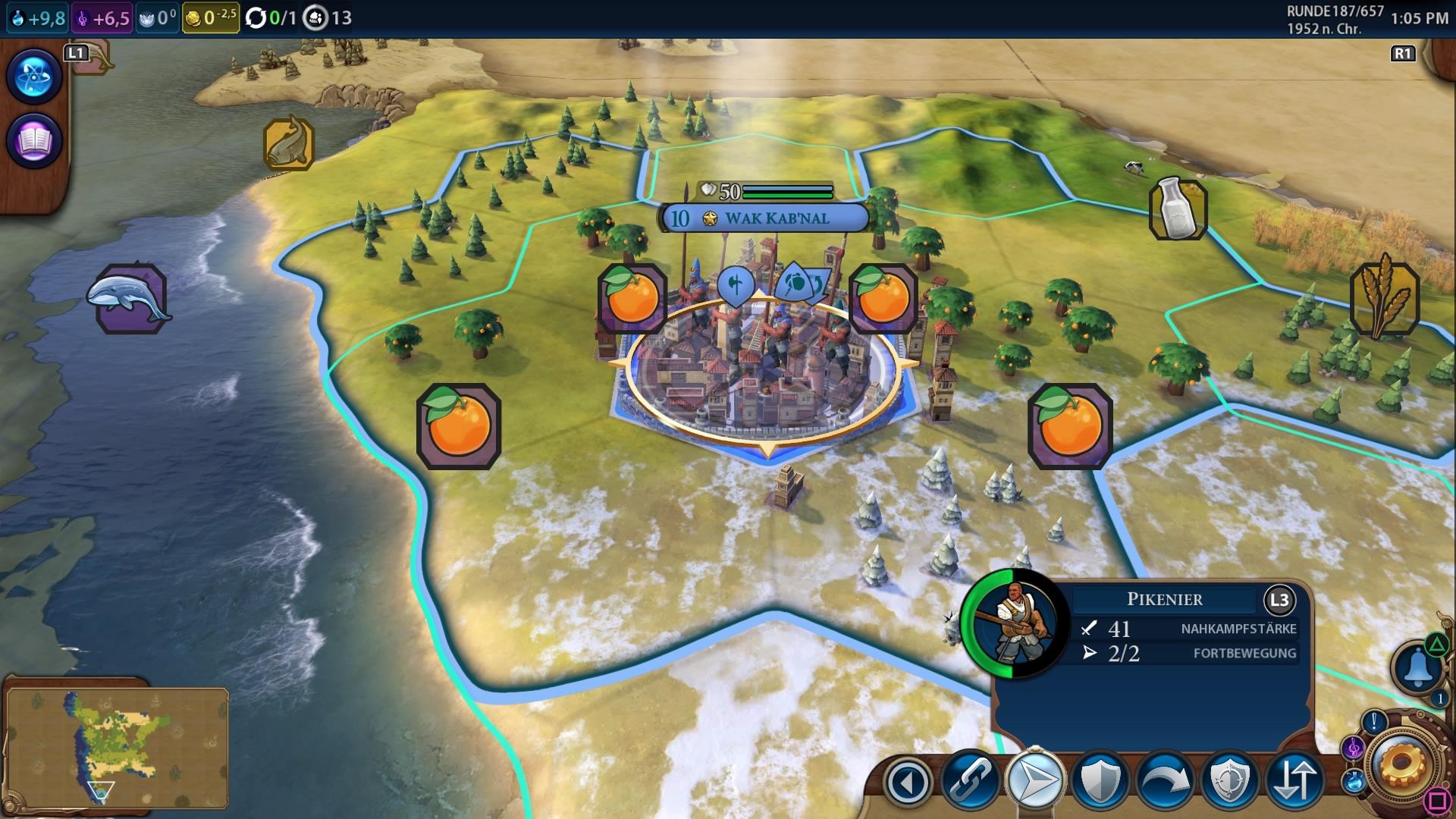The height and width of the screenshot is (819, 1456).
Task: Set unit on alert with crosshair shield
Action: 1229,781
